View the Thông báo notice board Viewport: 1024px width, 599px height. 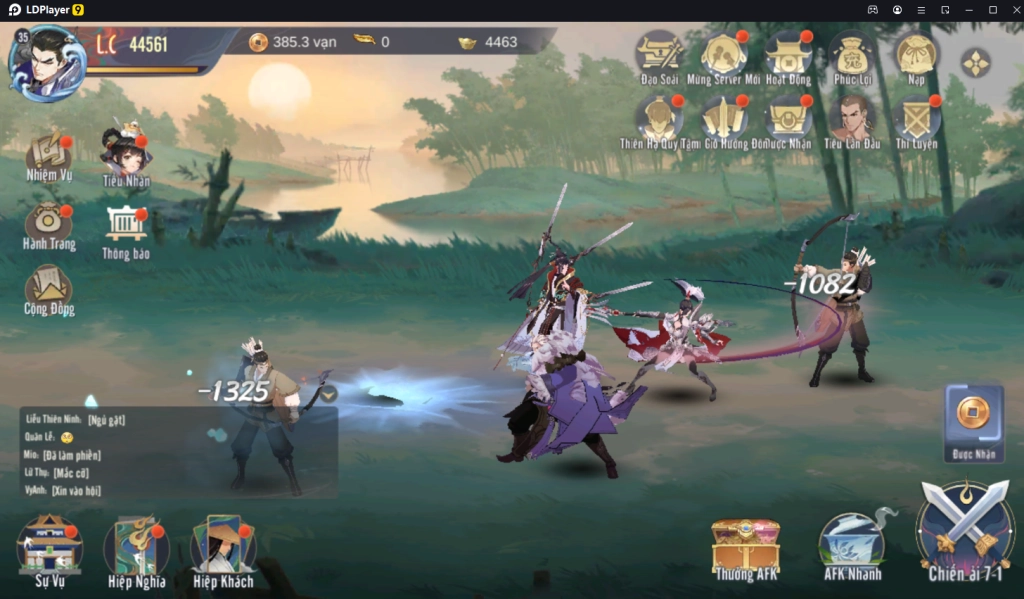(x=126, y=228)
